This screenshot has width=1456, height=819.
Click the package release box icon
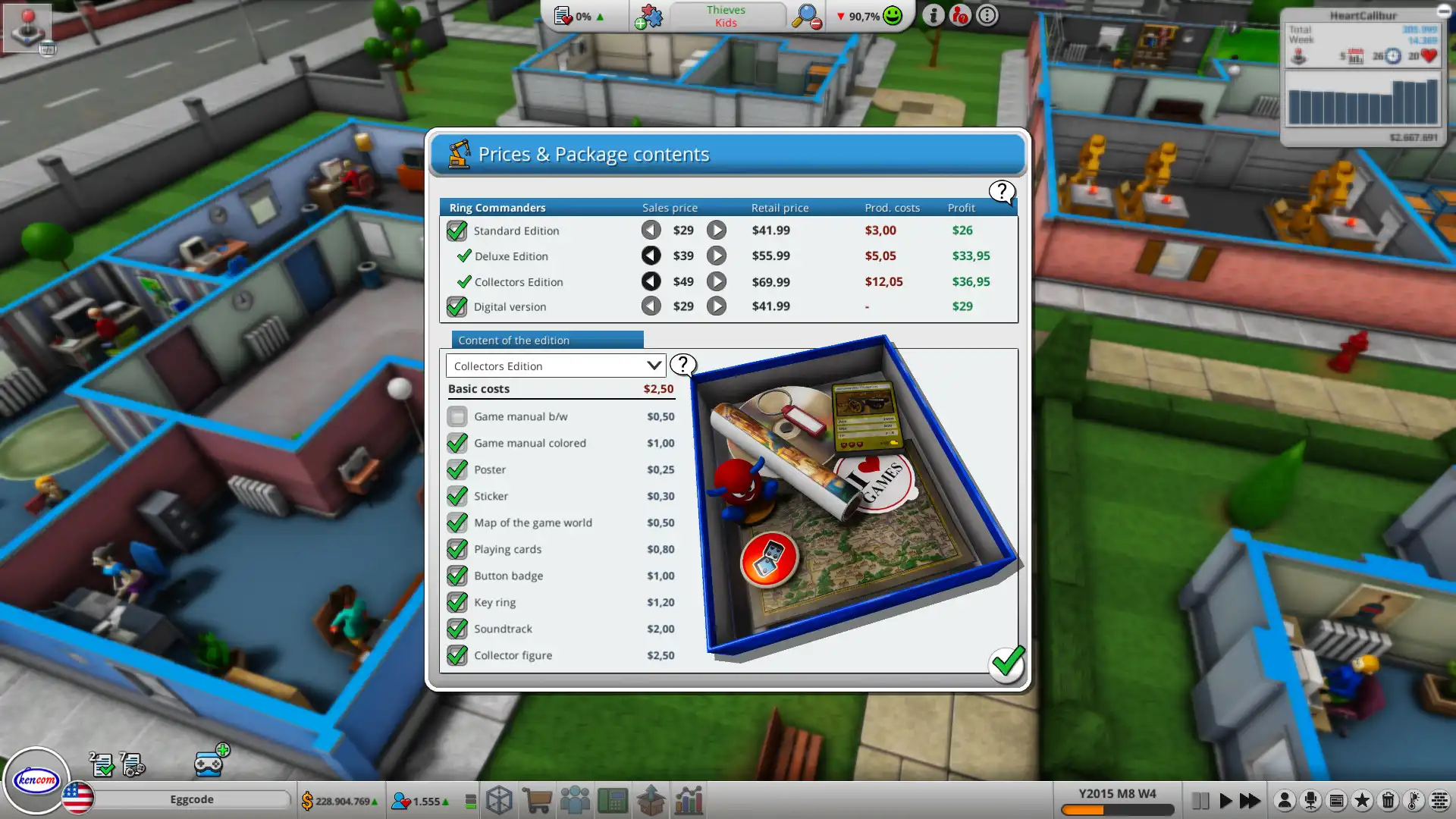pyautogui.click(x=651, y=800)
